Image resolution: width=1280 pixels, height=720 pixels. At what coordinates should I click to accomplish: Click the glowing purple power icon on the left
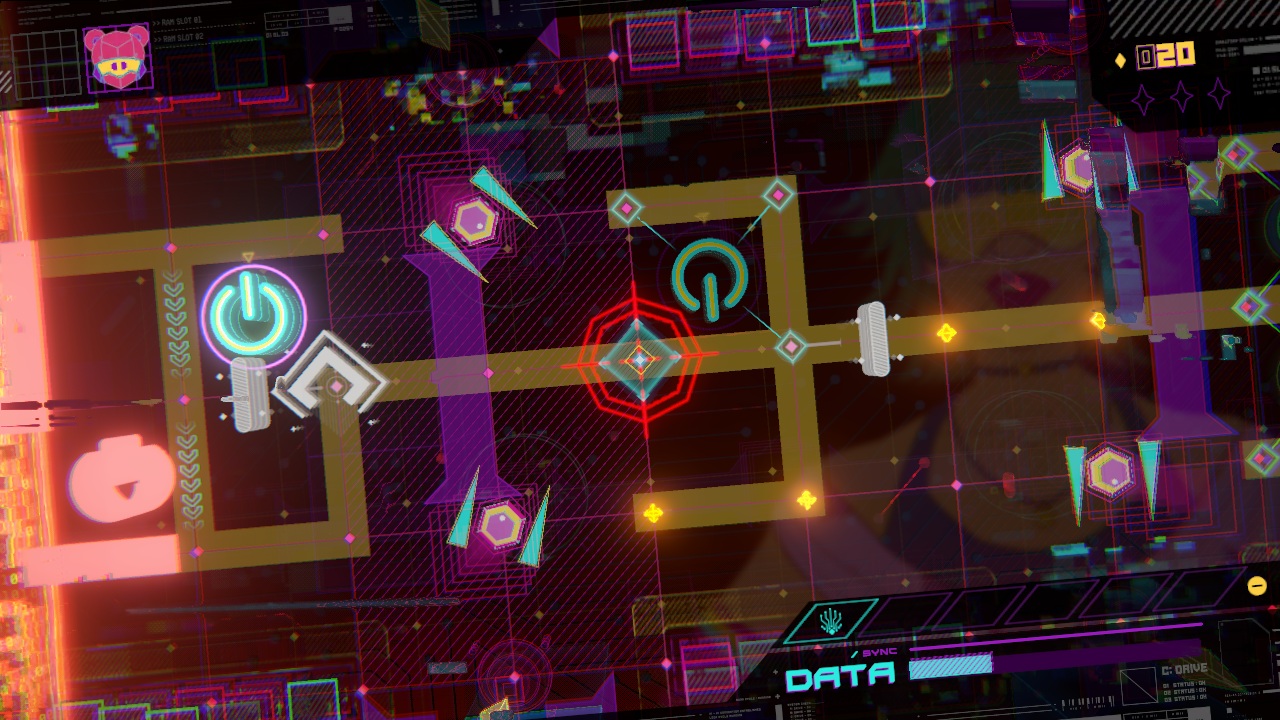click(257, 312)
